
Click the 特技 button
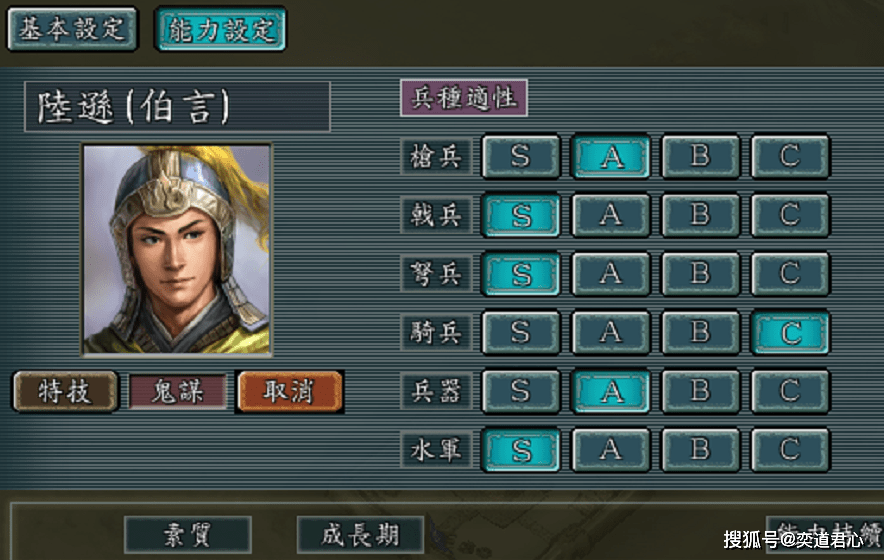point(65,391)
